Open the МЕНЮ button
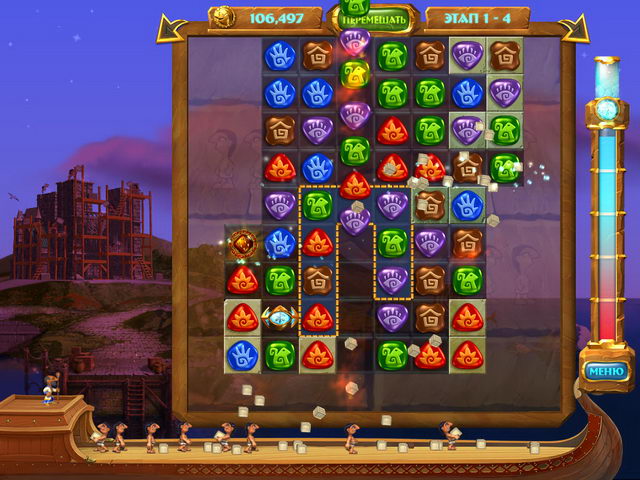 pyautogui.click(x=606, y=372)
